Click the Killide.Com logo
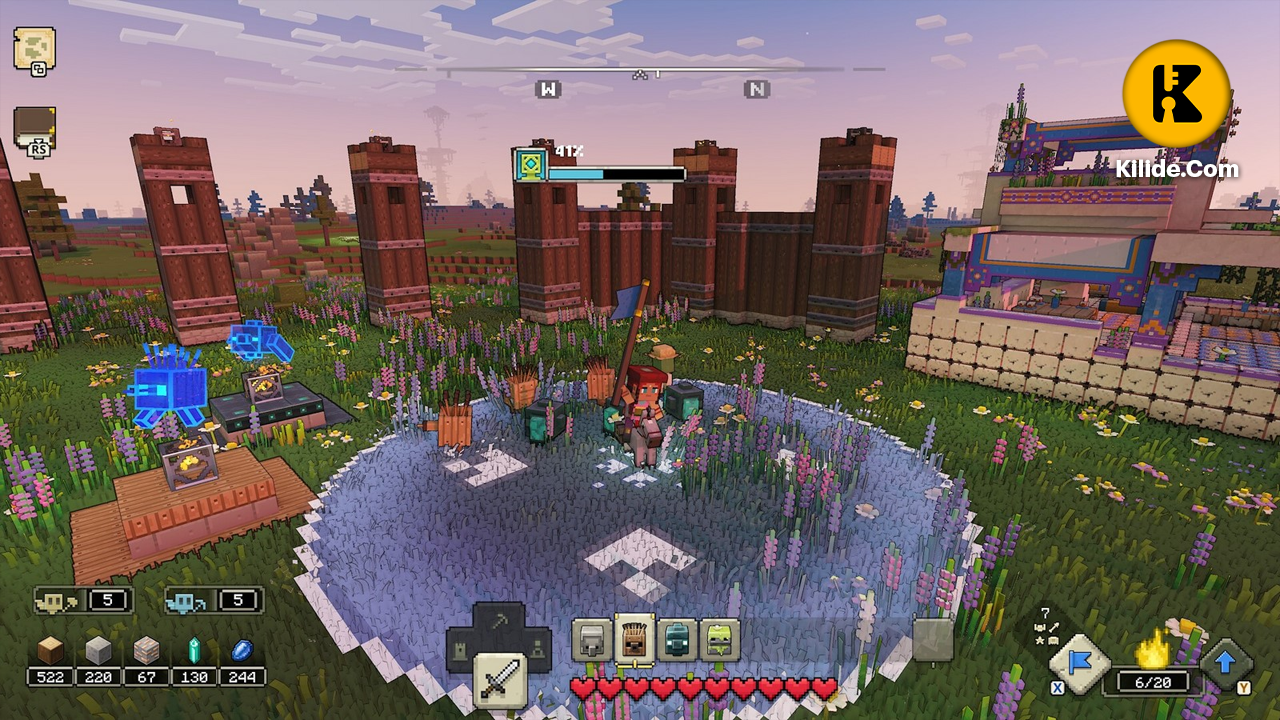 pos(1176,92)
